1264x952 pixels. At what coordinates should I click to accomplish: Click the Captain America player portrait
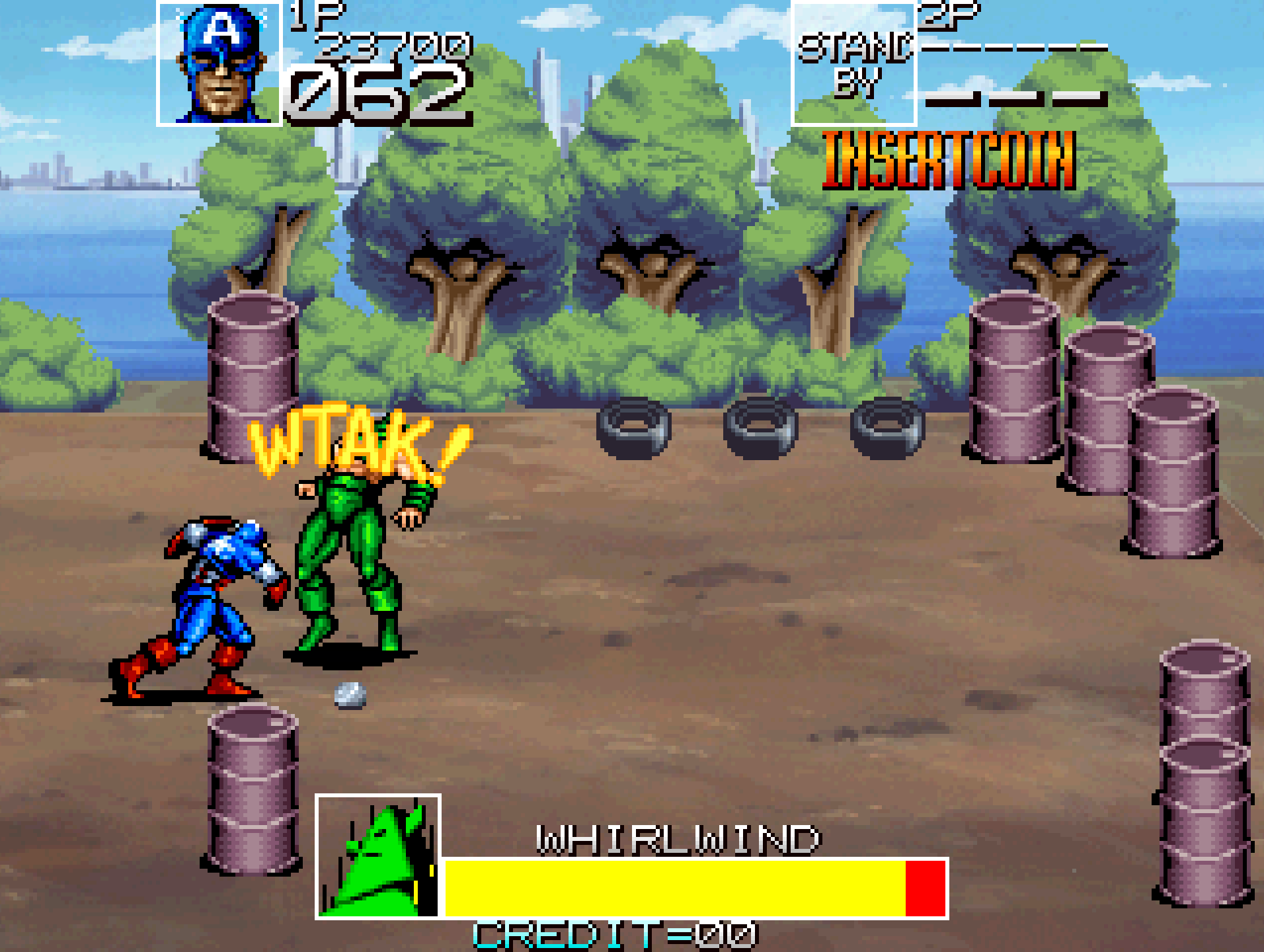(219, 63)
